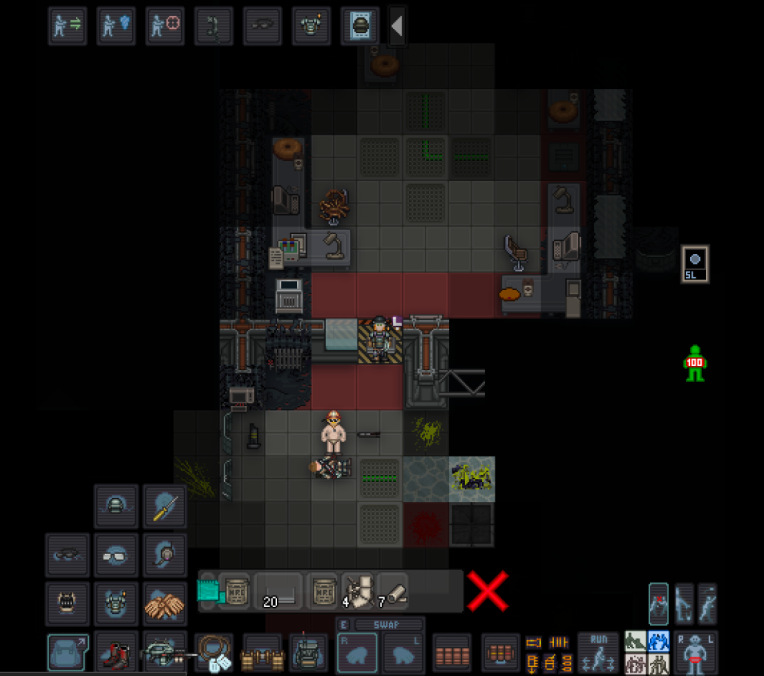Click the red combat boots slot
764x676 pixels.
(116, 653)
